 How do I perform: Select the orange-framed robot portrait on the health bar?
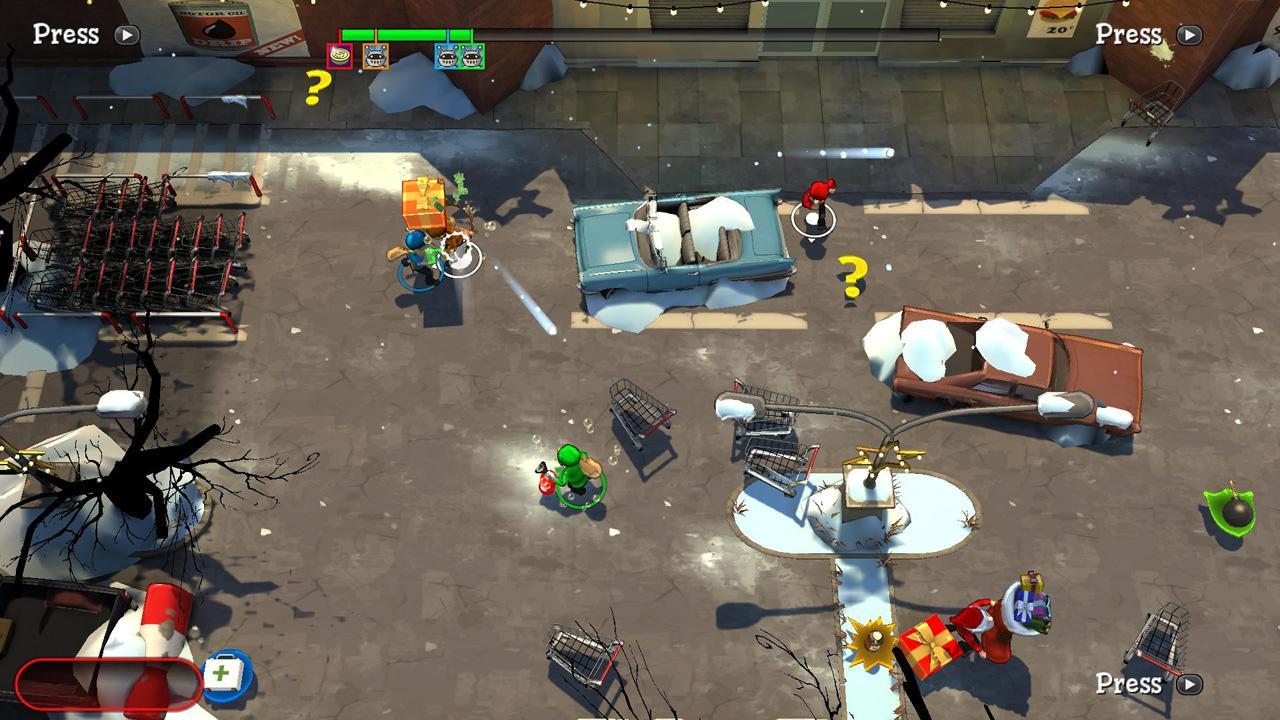tap(375, 56)
